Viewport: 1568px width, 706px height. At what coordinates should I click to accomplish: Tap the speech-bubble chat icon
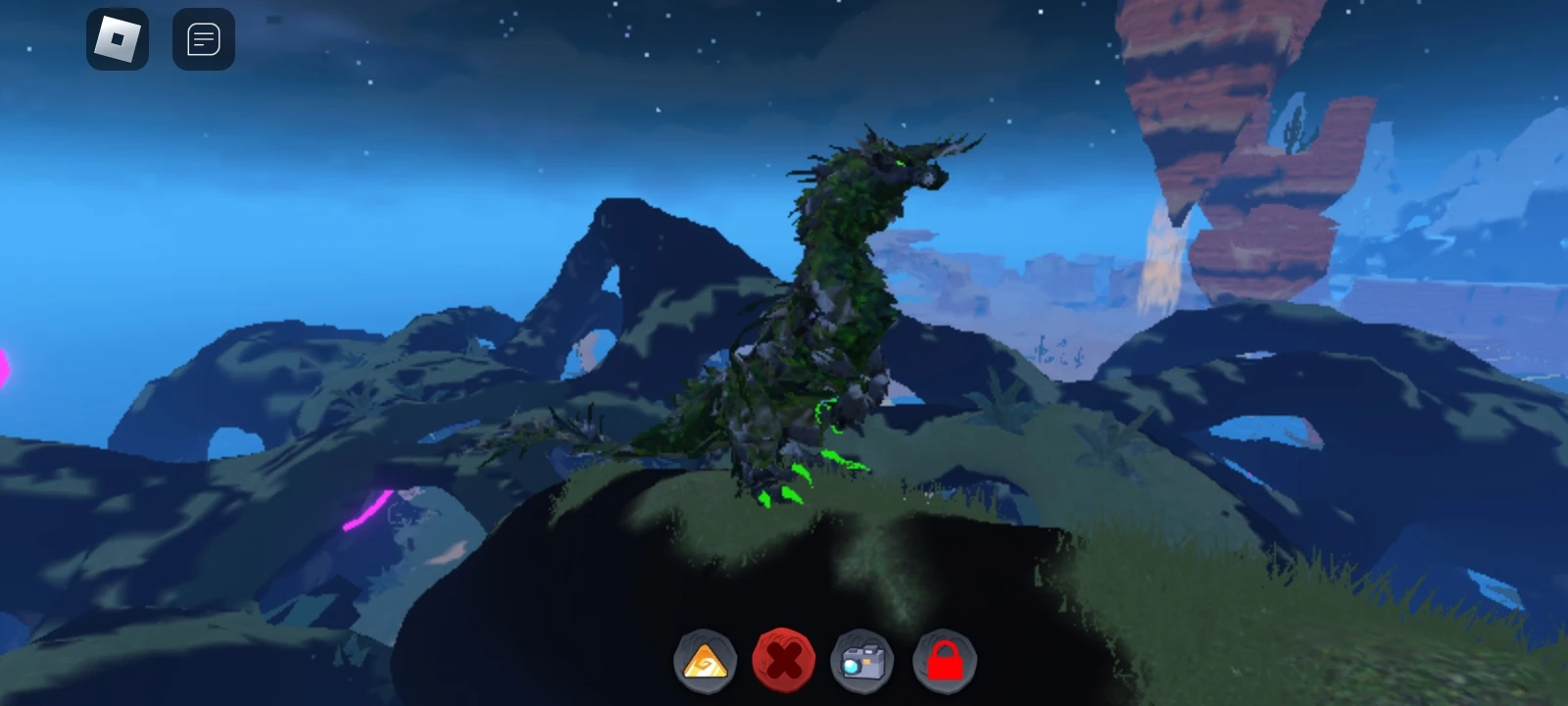[203, 38]
